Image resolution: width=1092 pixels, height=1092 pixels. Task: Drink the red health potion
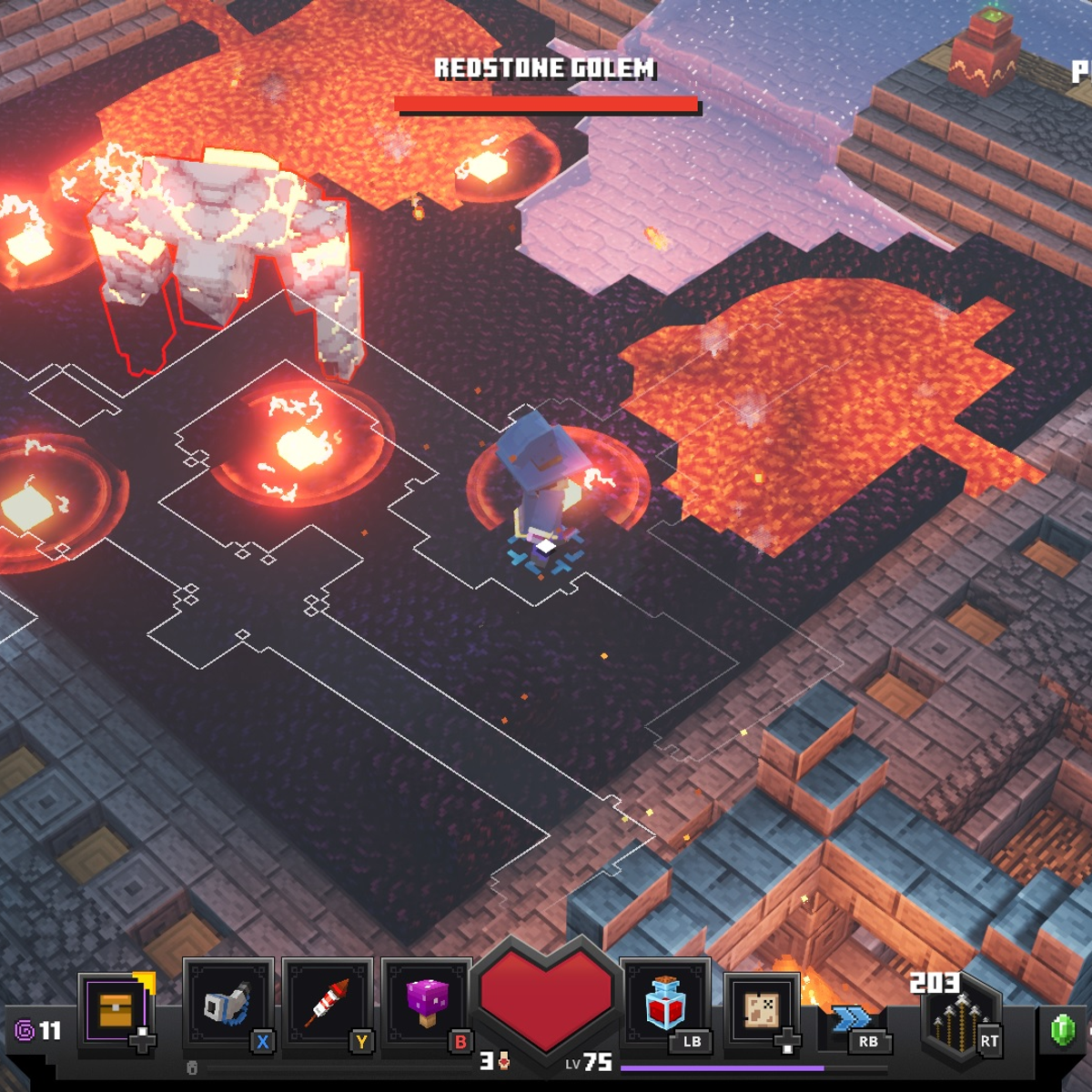[665, 1002]
